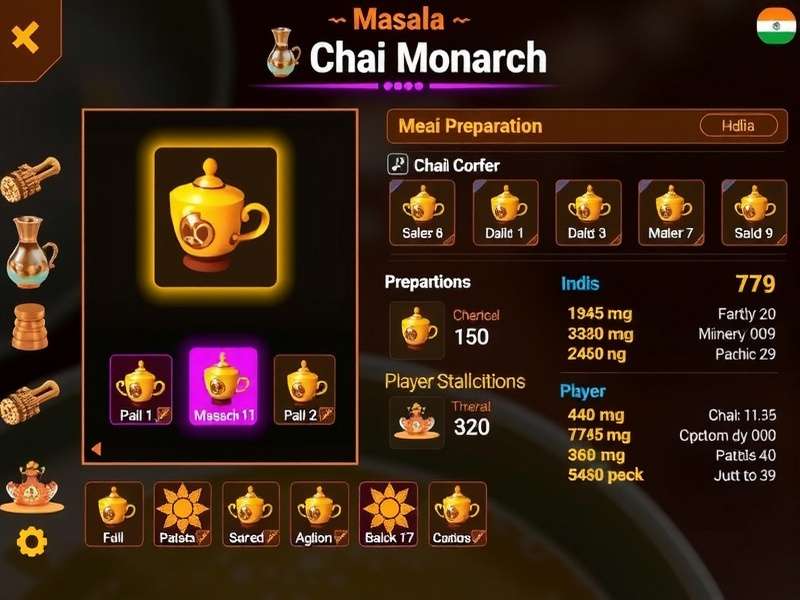
Task: Open the copper jug sidebar icon
Action: [31, 252]
